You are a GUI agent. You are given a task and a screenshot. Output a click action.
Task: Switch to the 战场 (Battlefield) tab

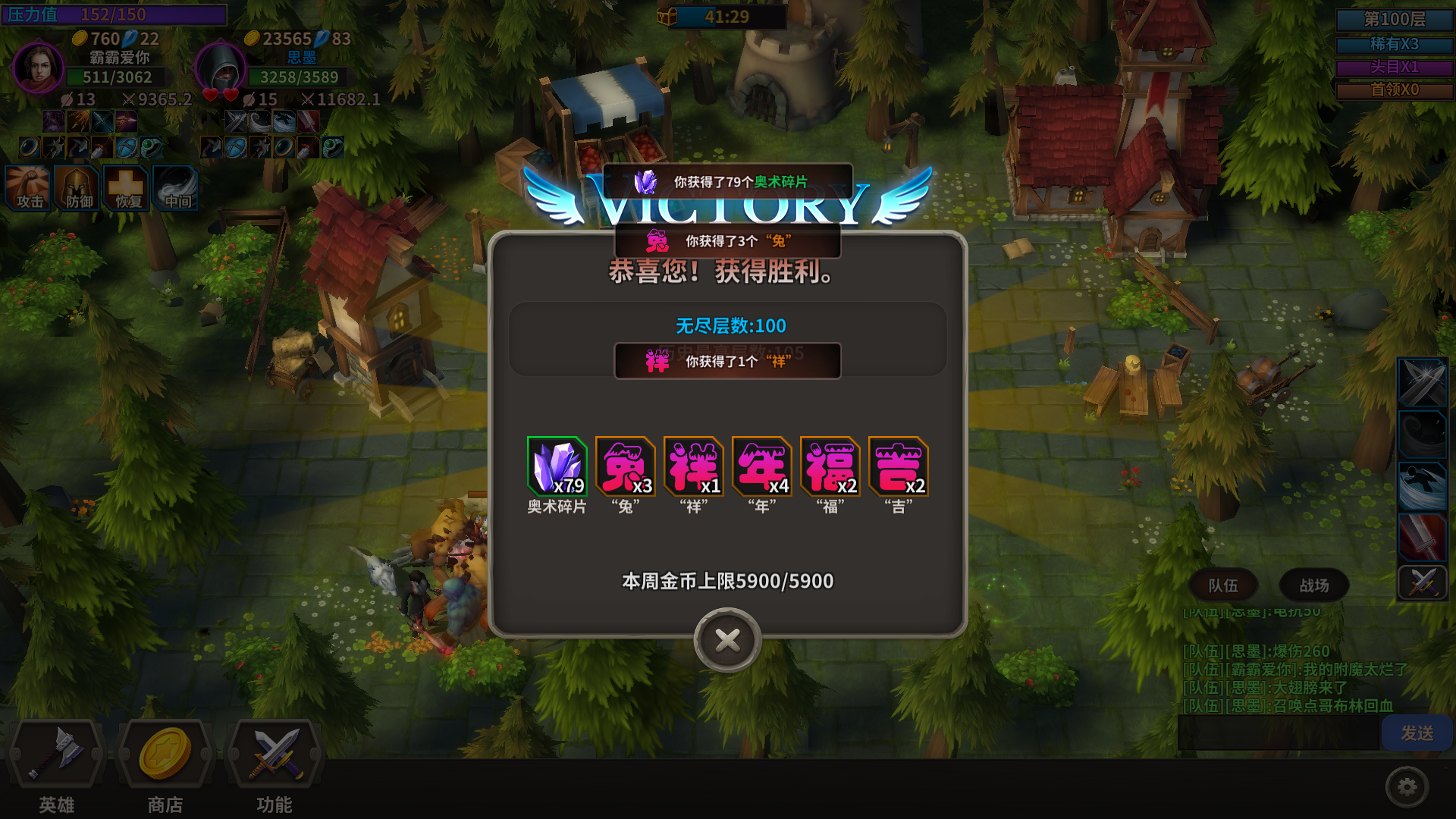[x=1313, y=585]
